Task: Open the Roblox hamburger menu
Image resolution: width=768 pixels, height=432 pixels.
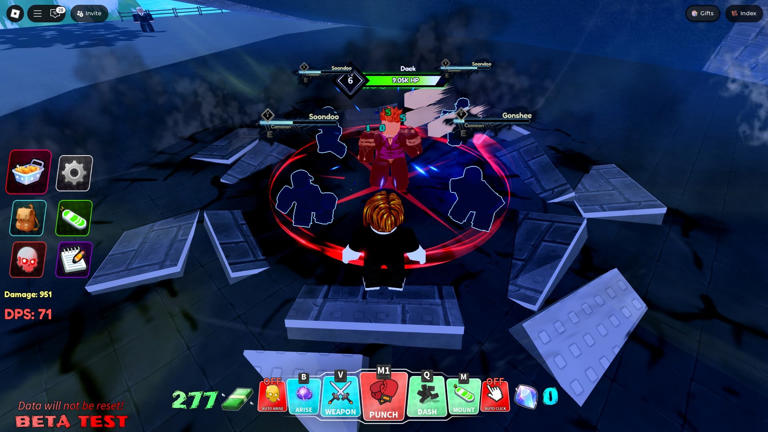Action: coord(37,14)
